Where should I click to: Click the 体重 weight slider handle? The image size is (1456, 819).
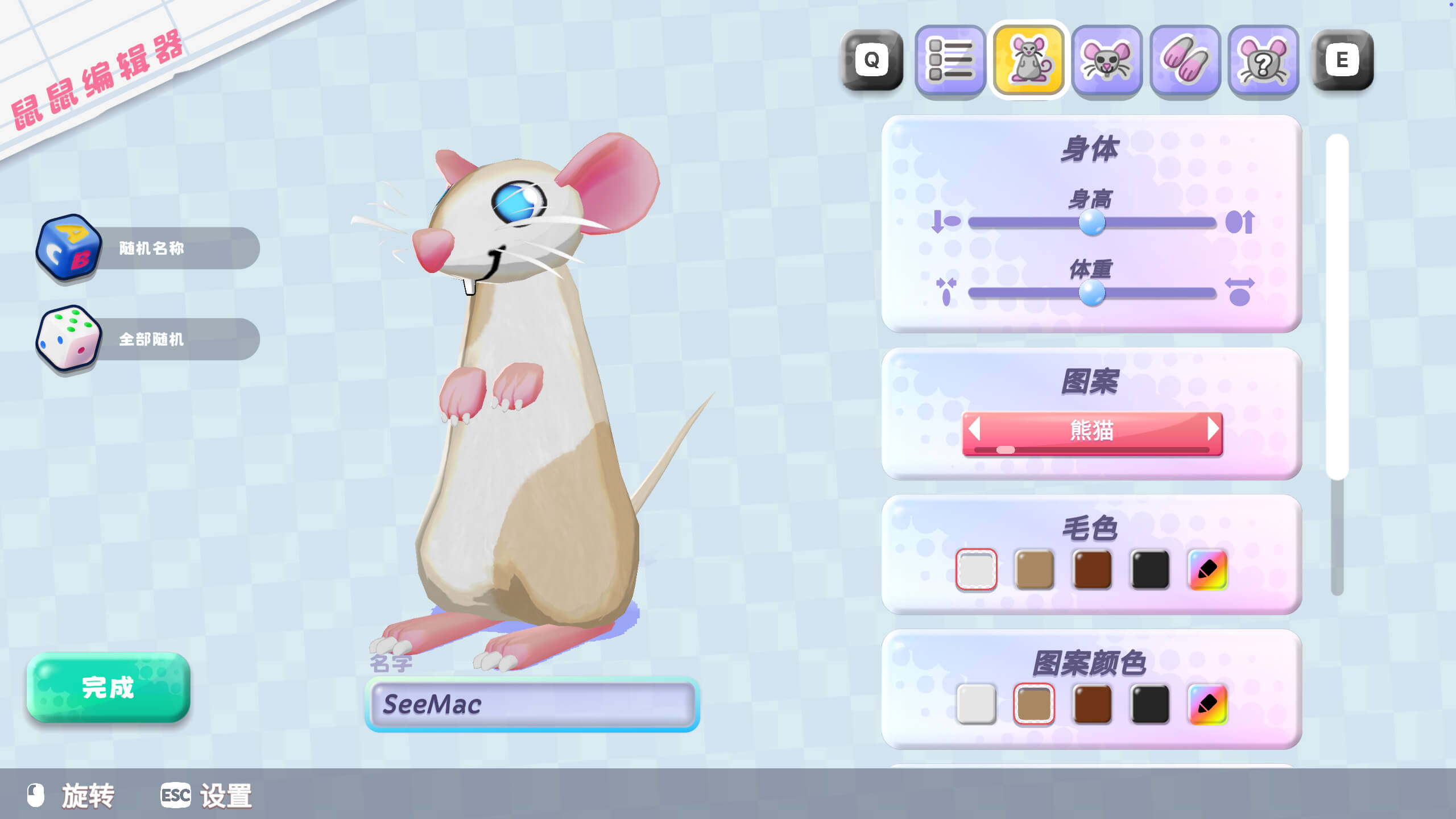click(1092, 293)
